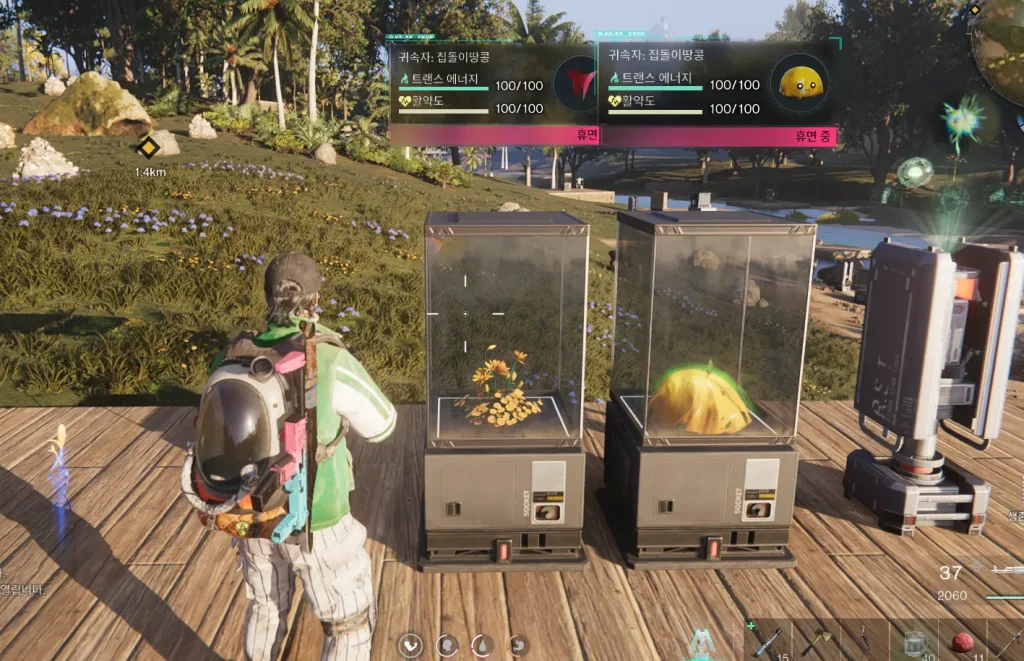Click the red winged creature portrait
1024x661 pixels.
574,83
